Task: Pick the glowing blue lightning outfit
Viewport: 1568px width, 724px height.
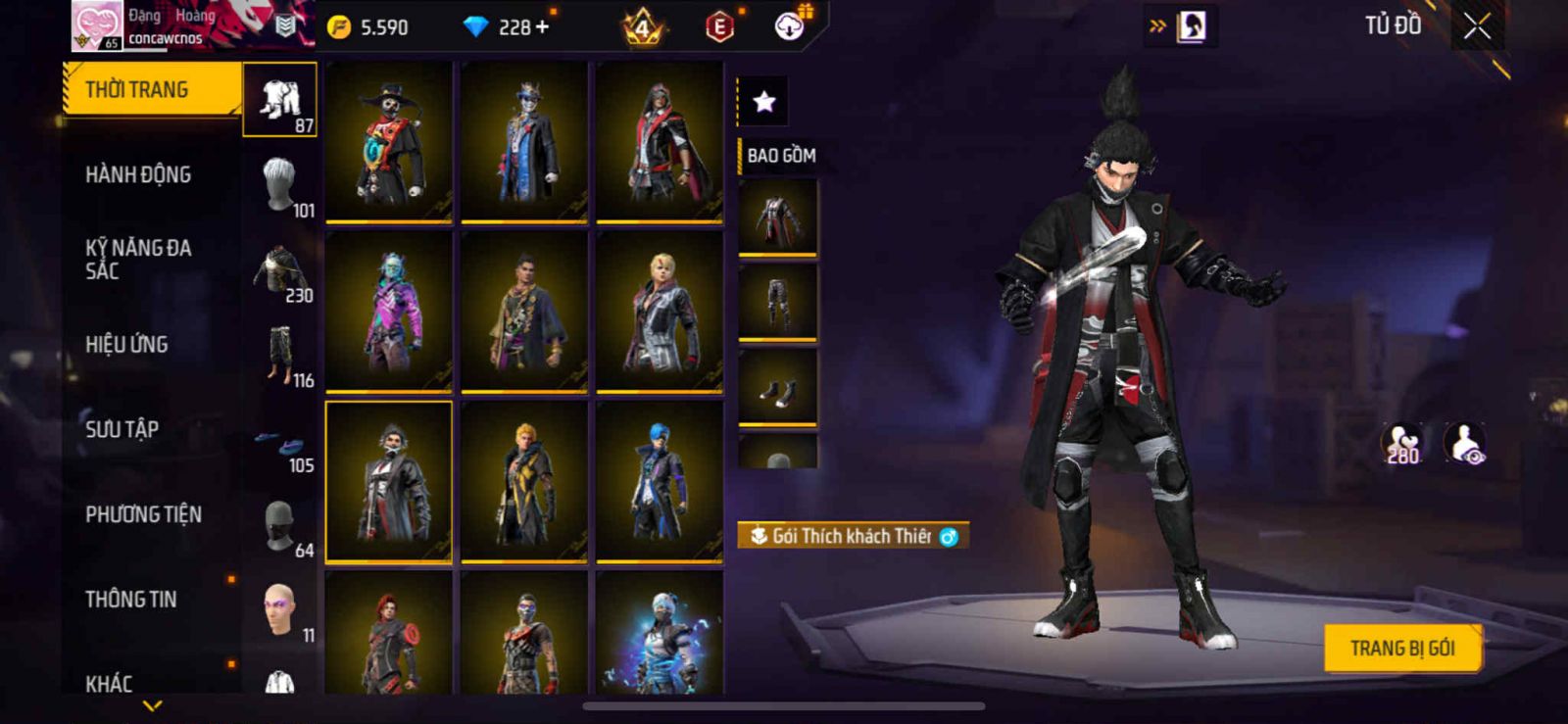Action: coord(660,635)
